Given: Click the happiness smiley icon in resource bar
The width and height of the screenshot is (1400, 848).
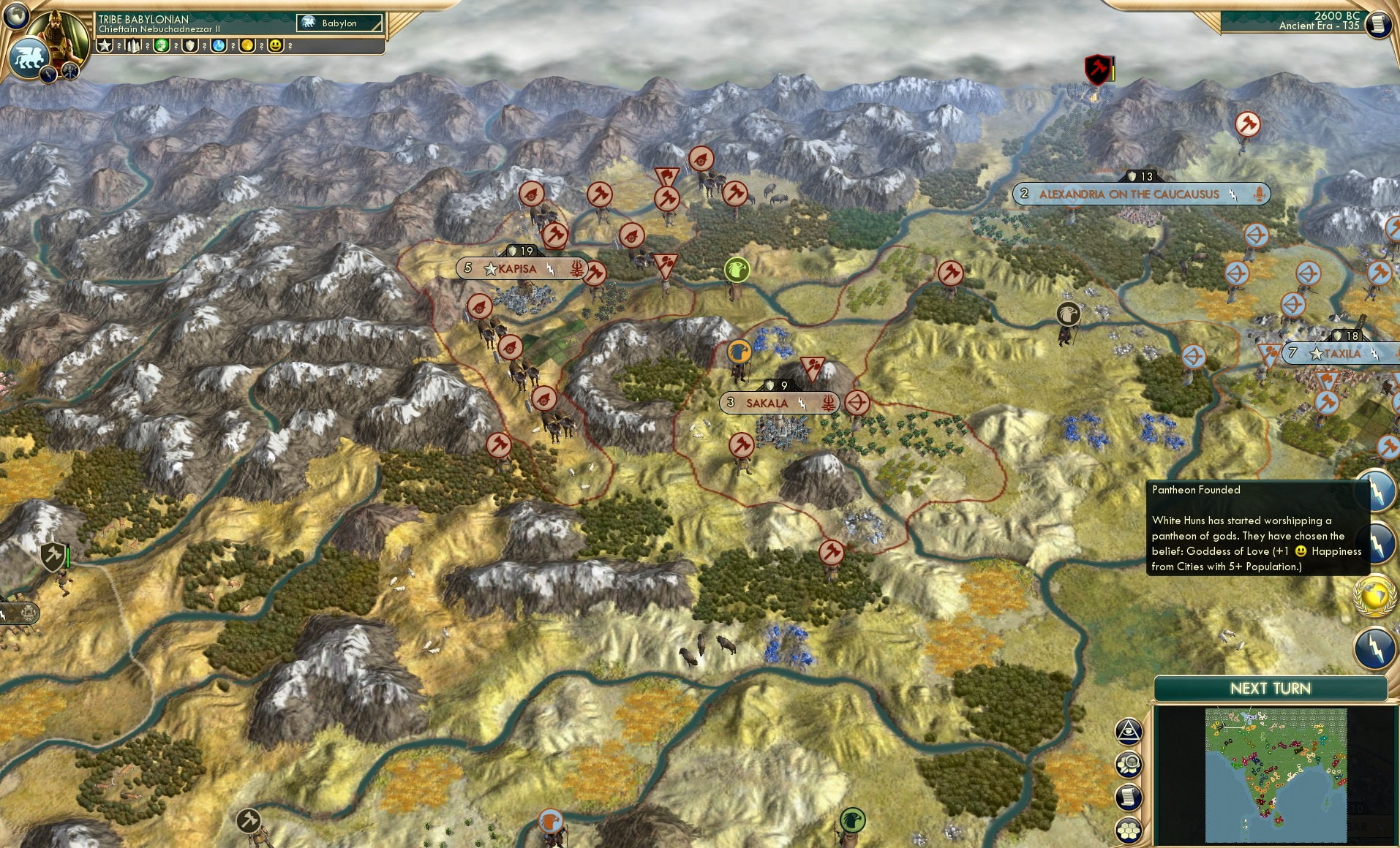Looking at the screenshot, I should (276, 45).
